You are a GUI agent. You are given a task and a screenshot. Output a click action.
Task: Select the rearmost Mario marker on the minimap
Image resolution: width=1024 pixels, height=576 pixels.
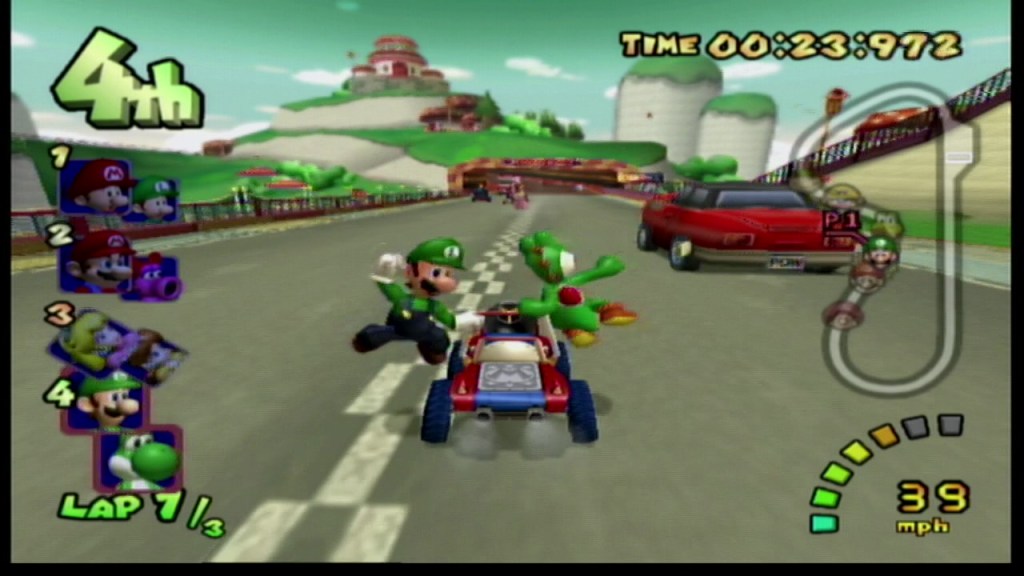843,315
